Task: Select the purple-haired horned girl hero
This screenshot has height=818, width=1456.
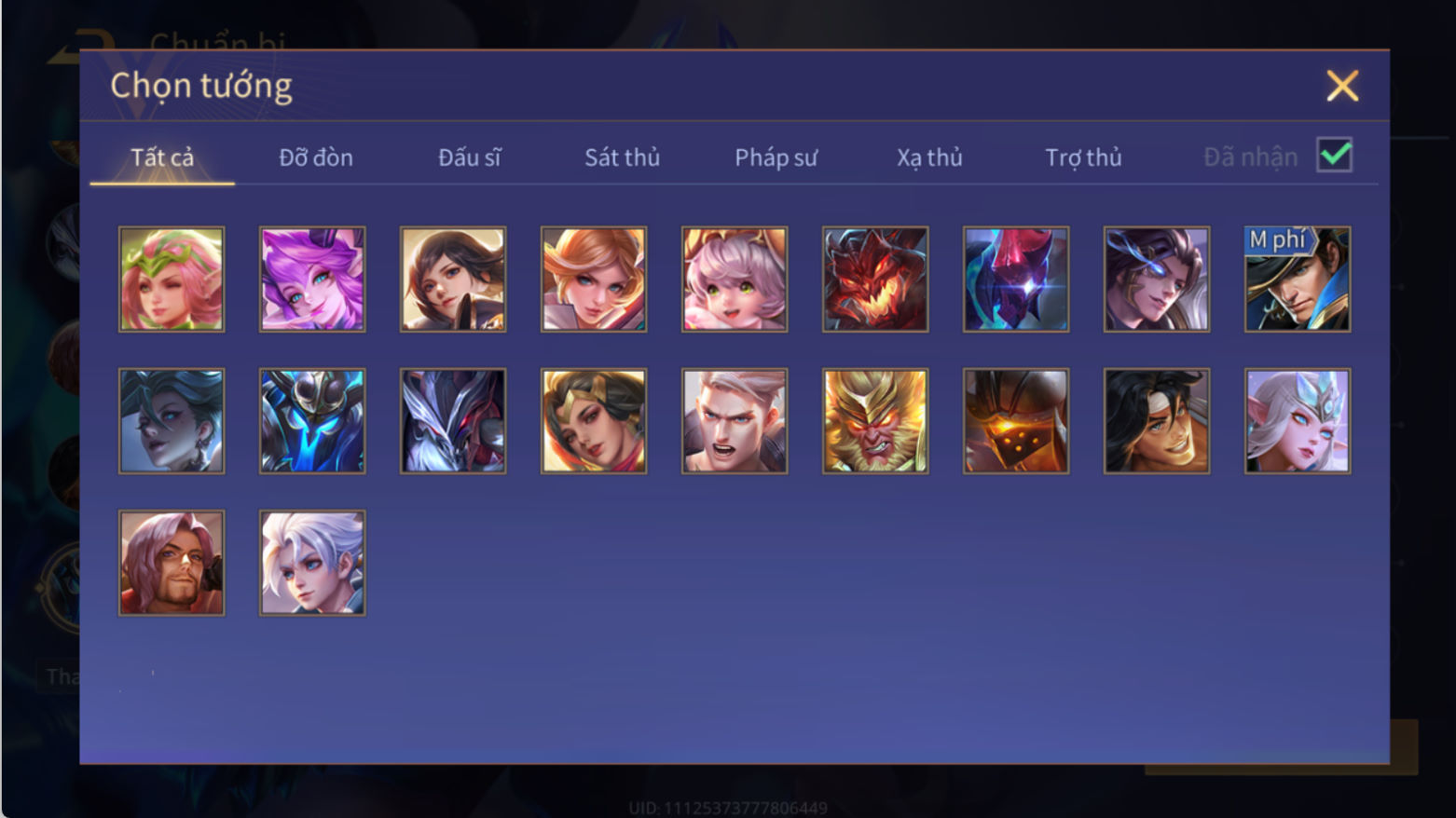Action: tap(312, 279)
